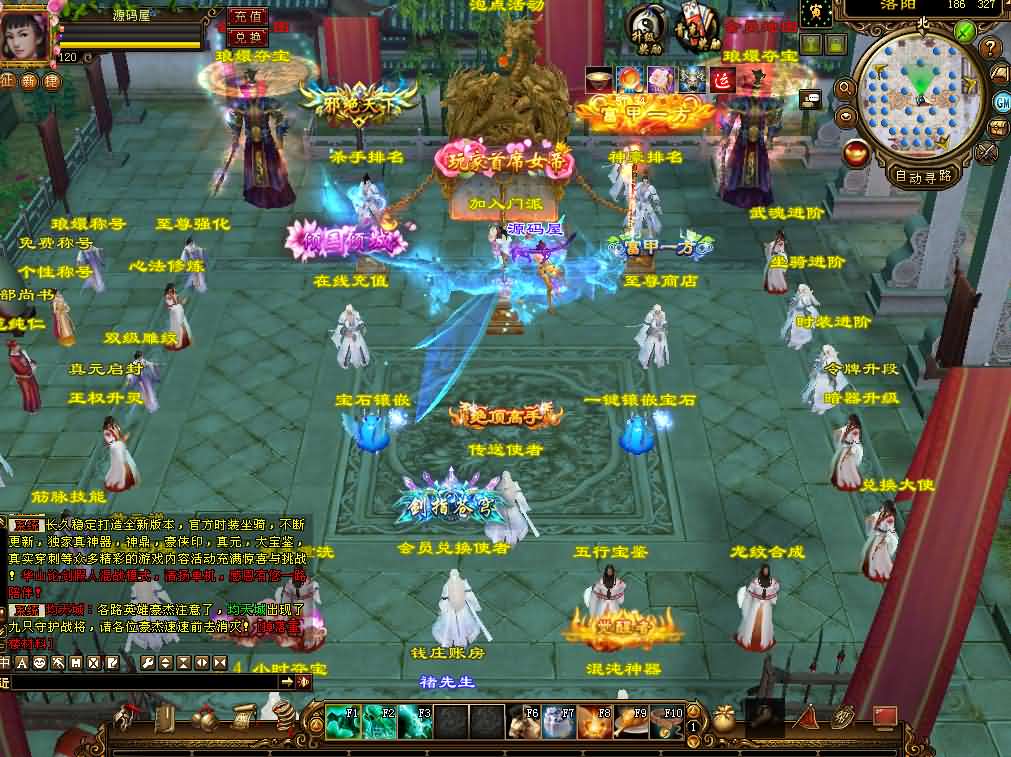Select the 新 round button under portrait
The width and height of the screenshot is (1011, 757).
pos(29,81)
